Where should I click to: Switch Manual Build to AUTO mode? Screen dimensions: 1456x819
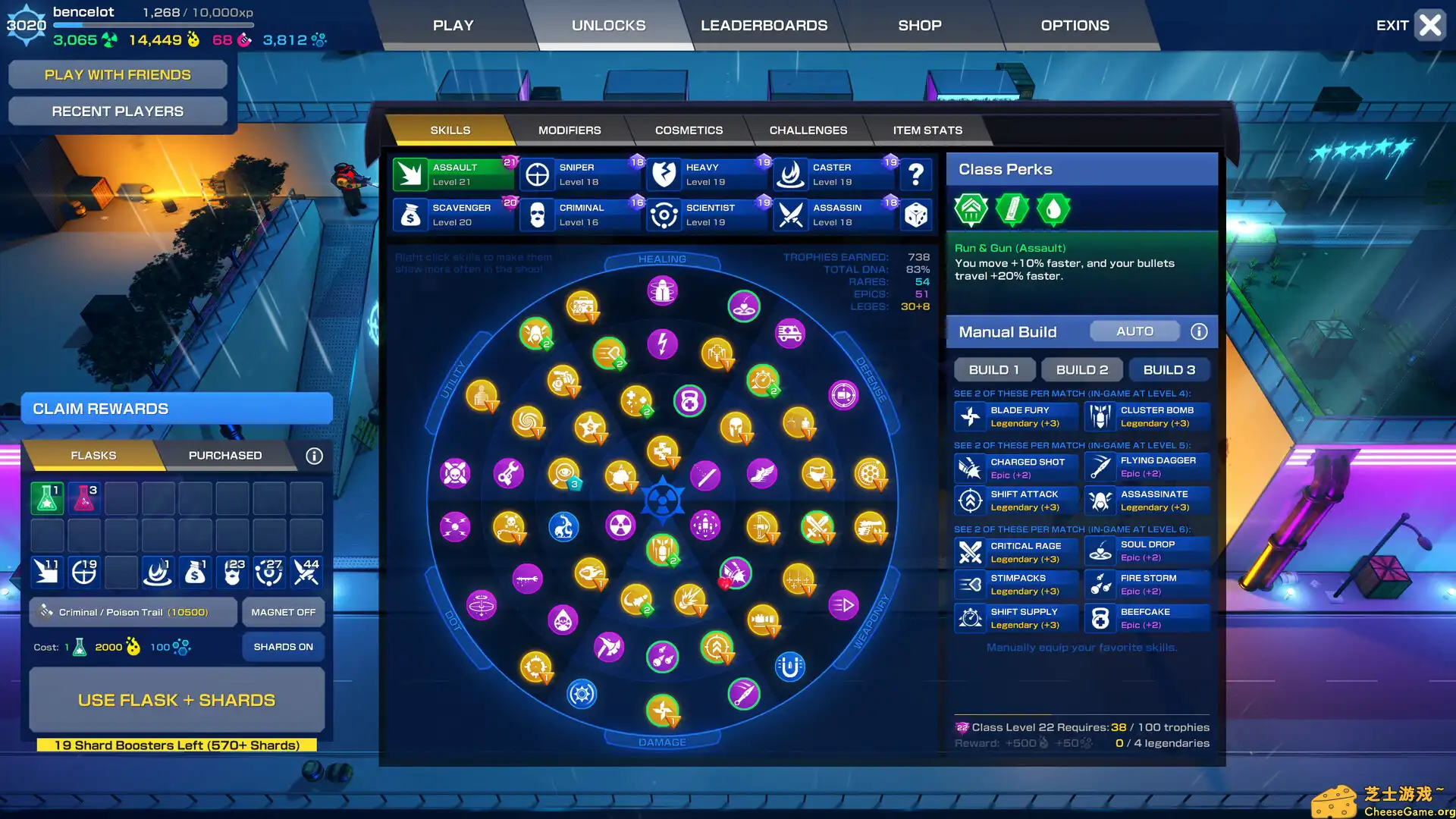click(x=1134, y=331)
